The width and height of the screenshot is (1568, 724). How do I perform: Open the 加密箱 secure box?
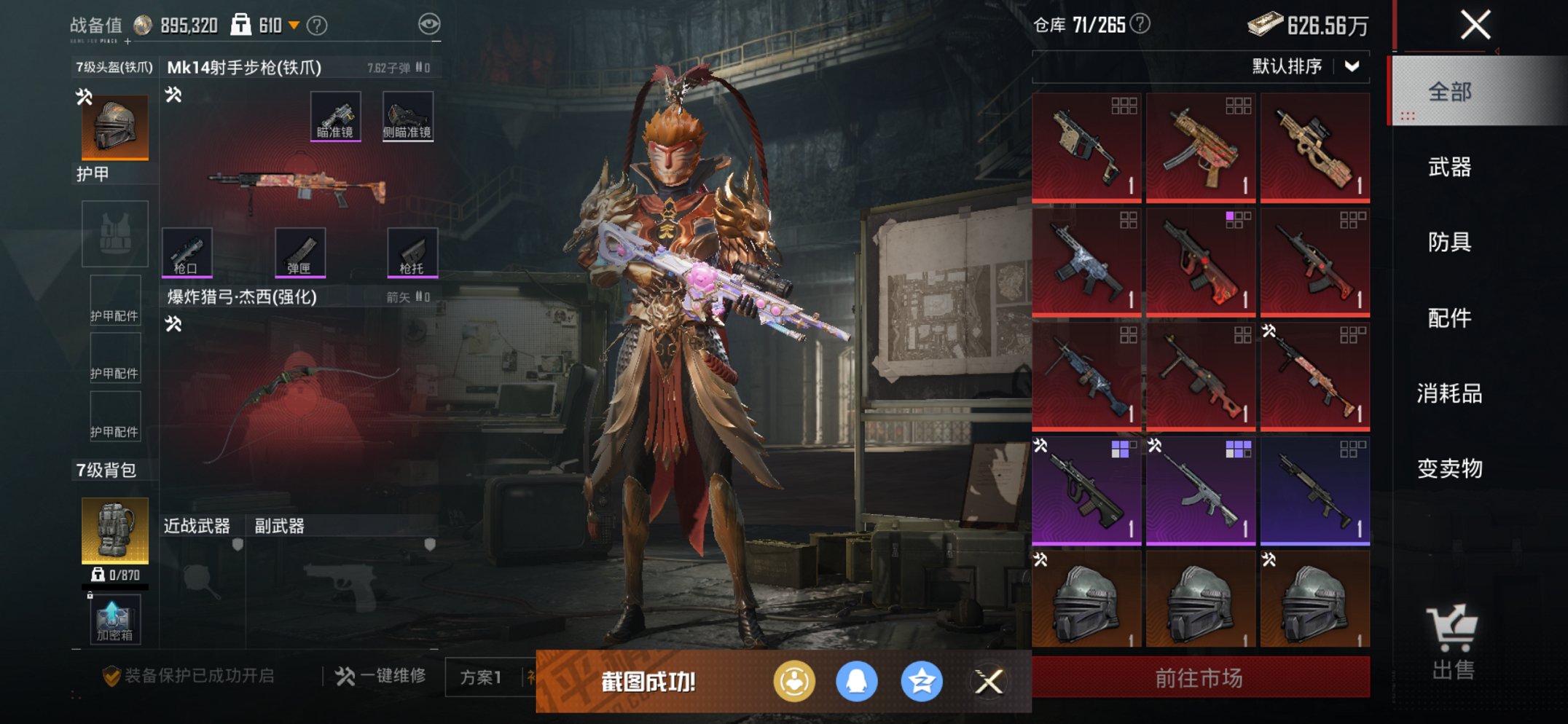[114, 620]
